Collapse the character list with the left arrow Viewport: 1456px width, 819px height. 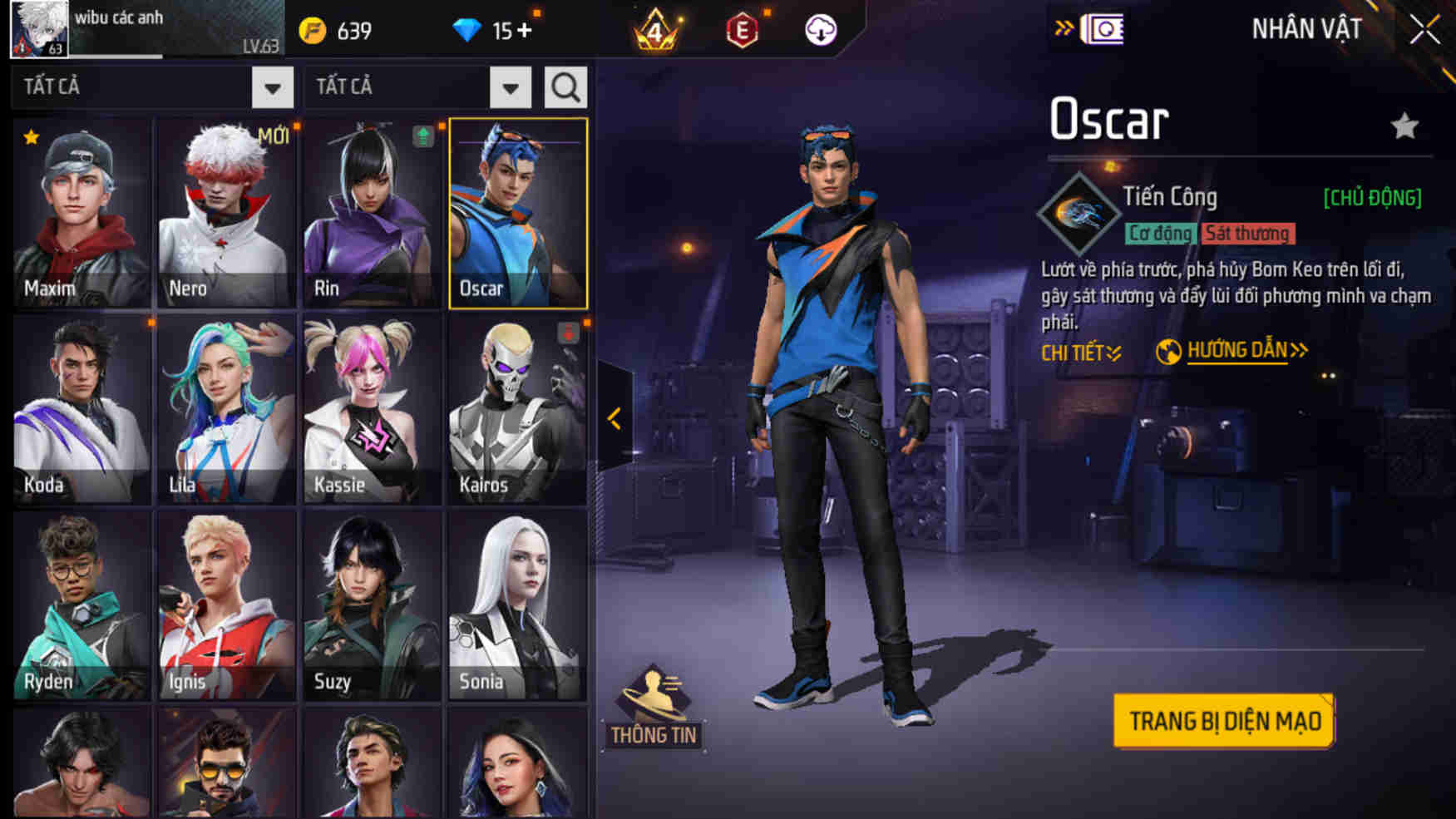[614, 418]
